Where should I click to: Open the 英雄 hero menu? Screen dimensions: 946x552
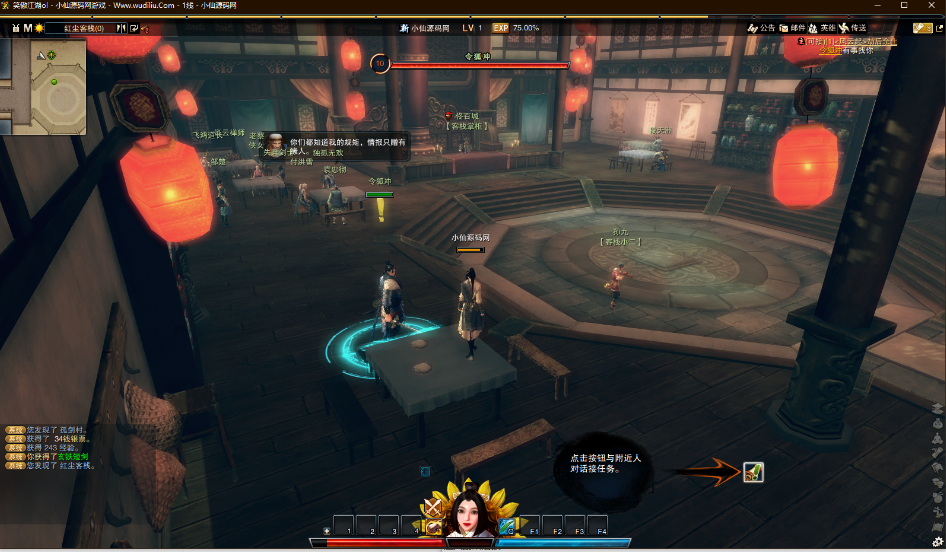pyautogui.click(x=823, y=28)
